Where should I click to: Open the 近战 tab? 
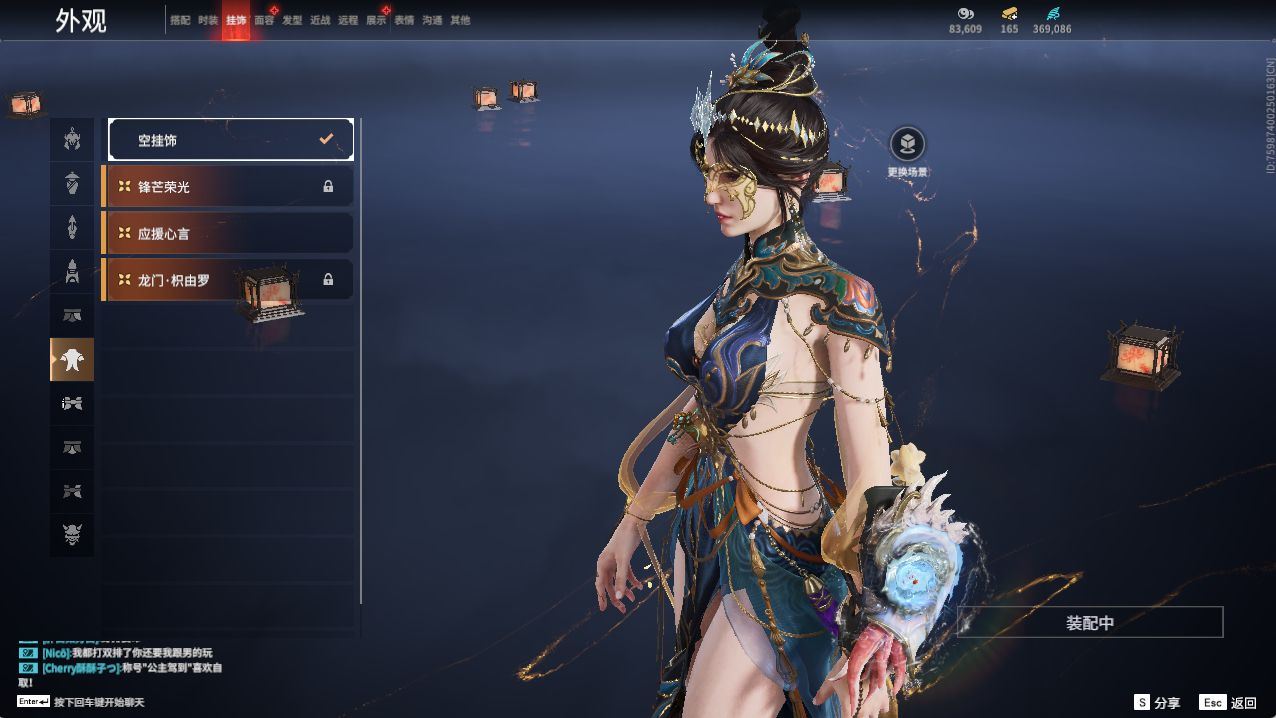point(320,20)
